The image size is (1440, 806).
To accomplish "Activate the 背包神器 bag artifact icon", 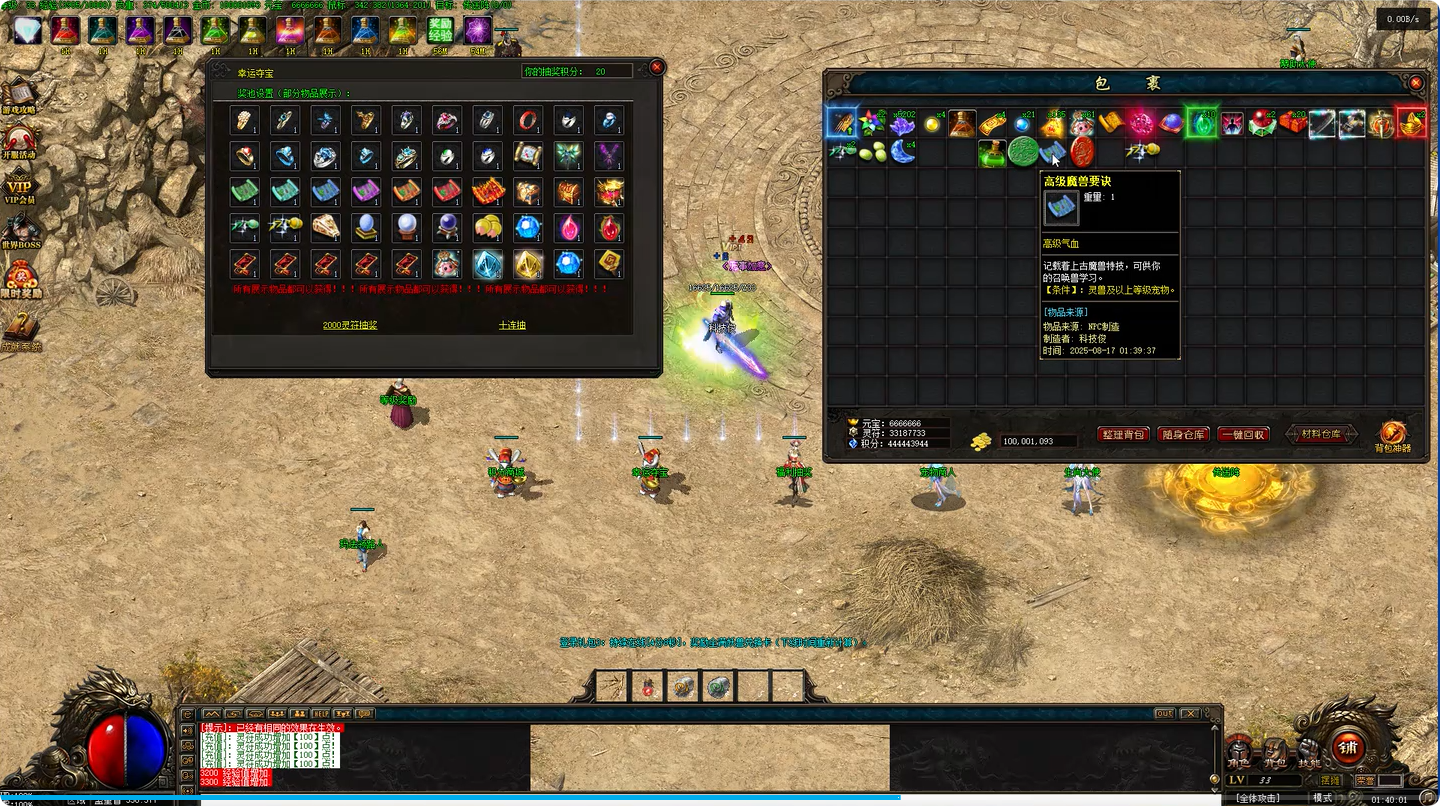I will [x=1392, y=435].
